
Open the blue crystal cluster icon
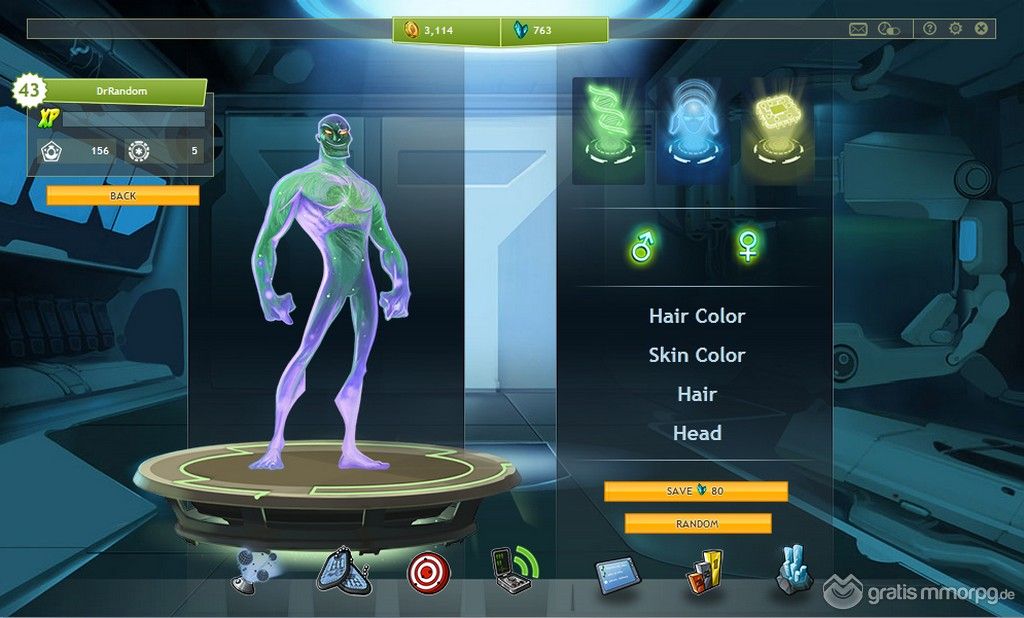[794, 571]
